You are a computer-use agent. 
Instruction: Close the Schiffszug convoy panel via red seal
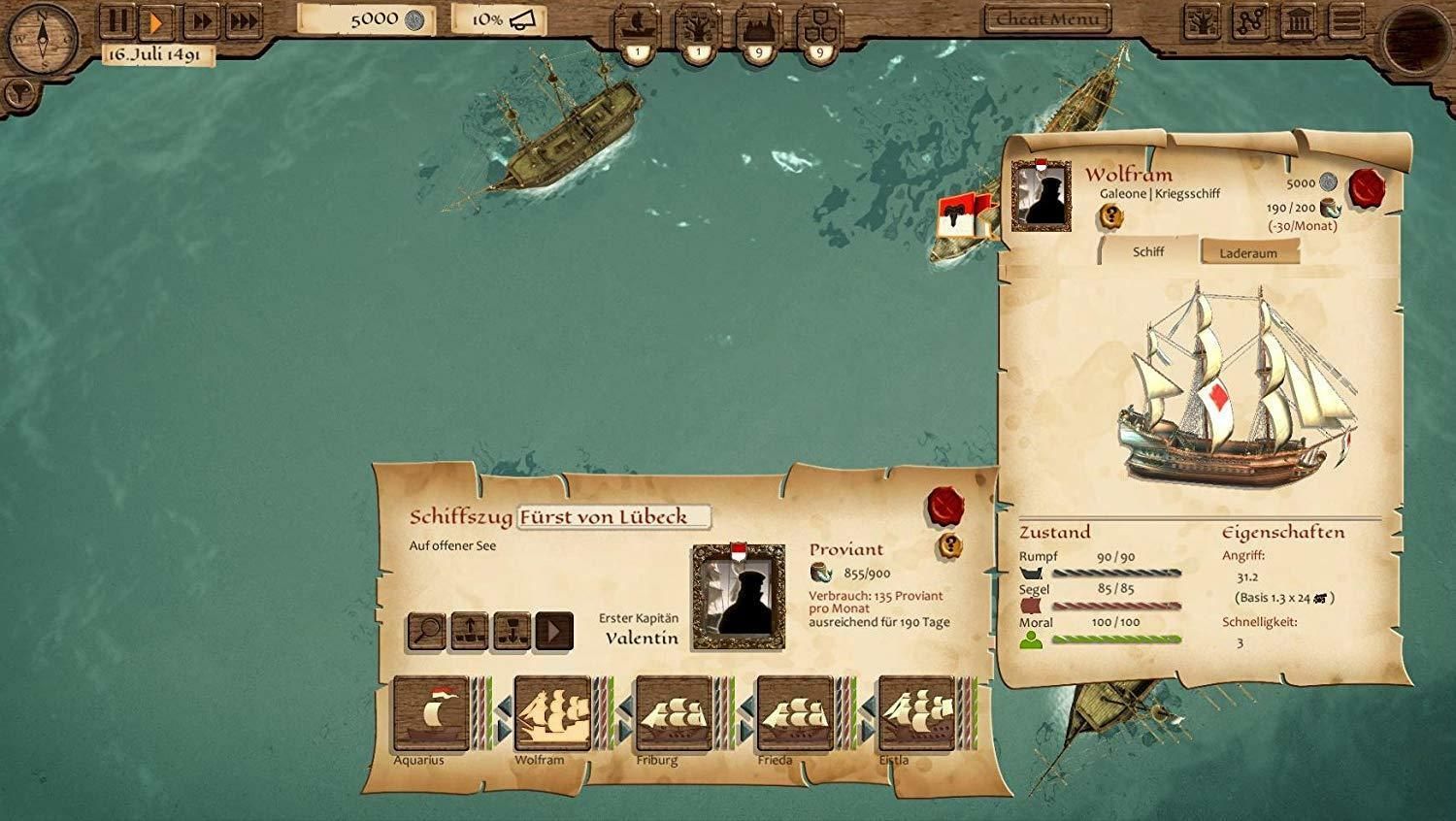click(945, 506)
